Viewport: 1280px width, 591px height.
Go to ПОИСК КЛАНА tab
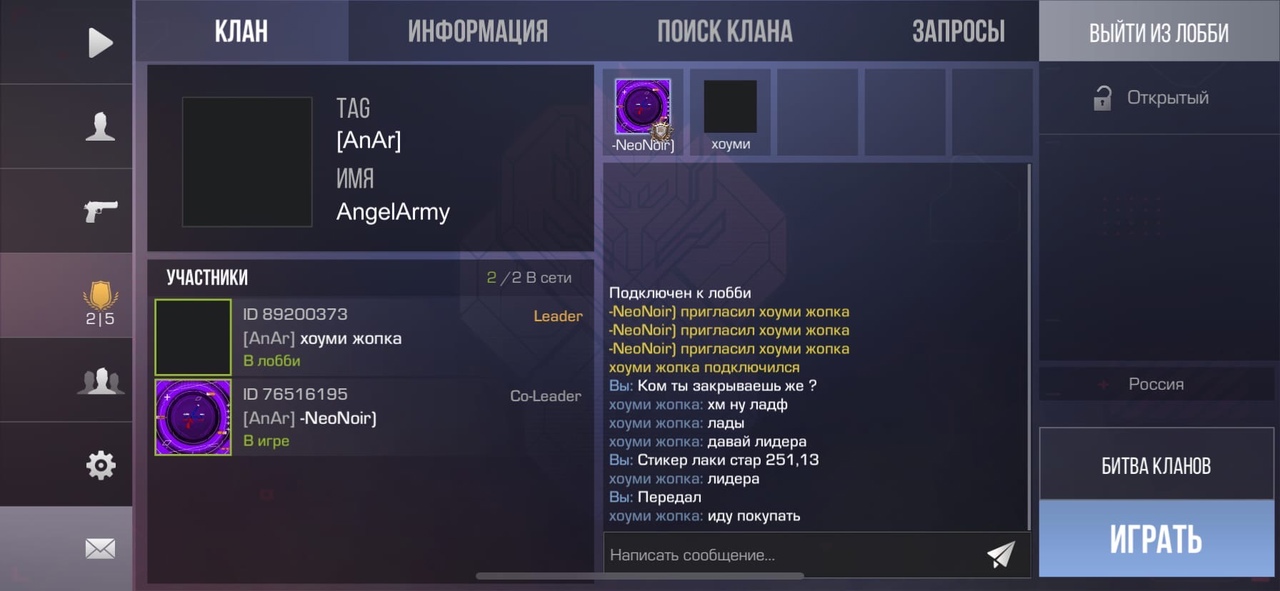(724, 31)
